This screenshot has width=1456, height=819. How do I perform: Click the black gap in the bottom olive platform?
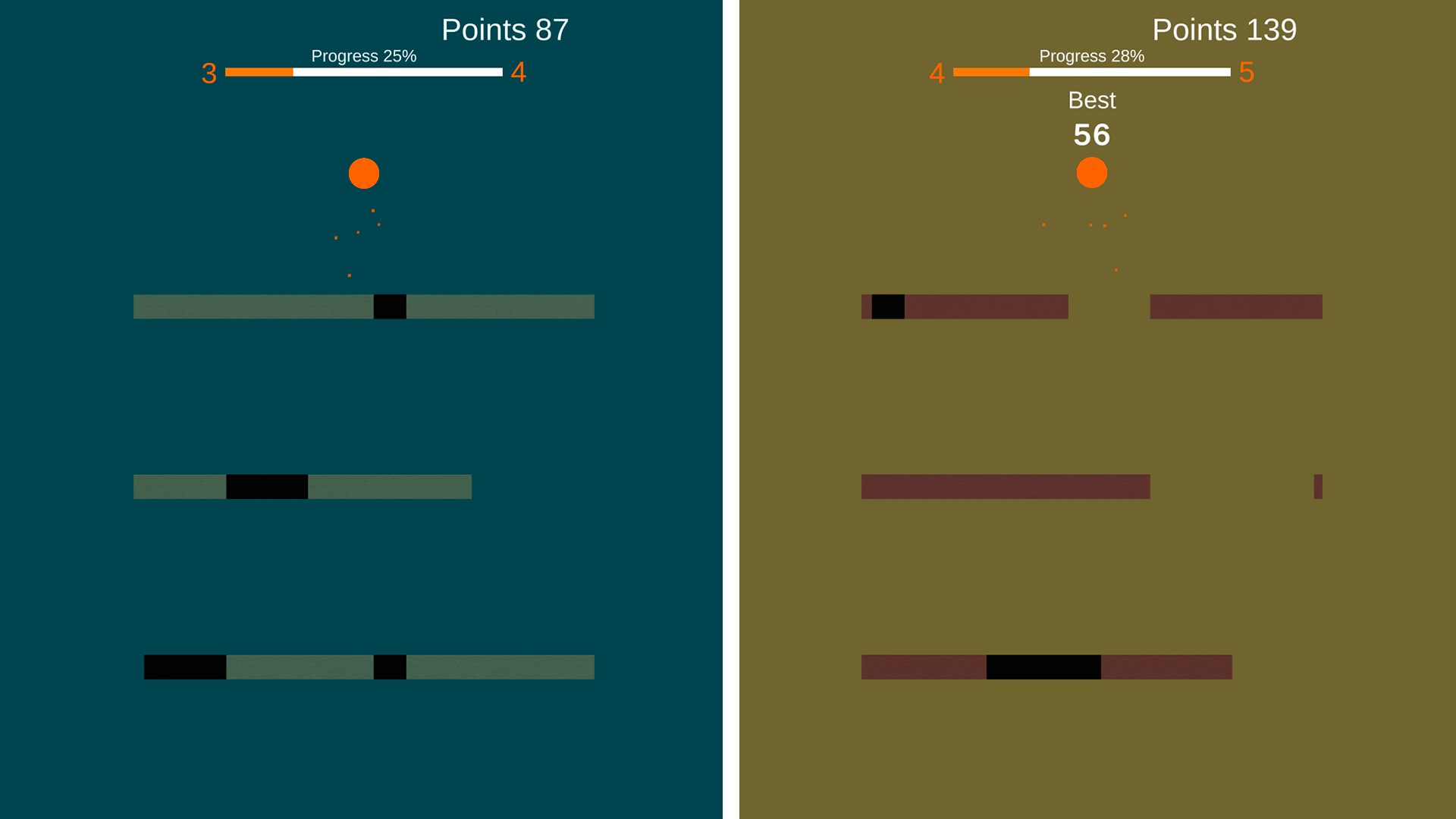(x=1043, y=667)
